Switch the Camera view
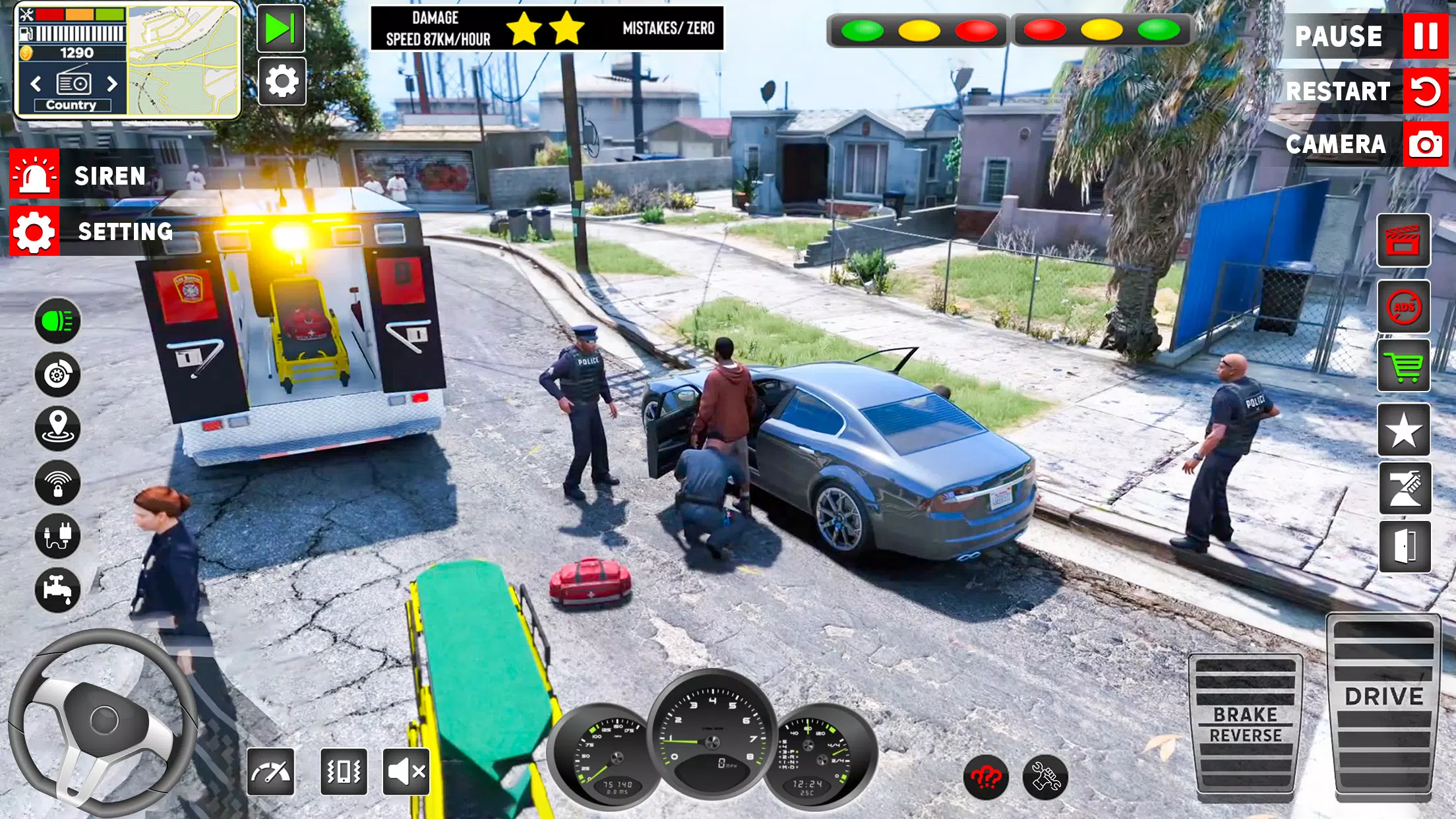The image size is (1456, 819). [x=1424, y=144]
